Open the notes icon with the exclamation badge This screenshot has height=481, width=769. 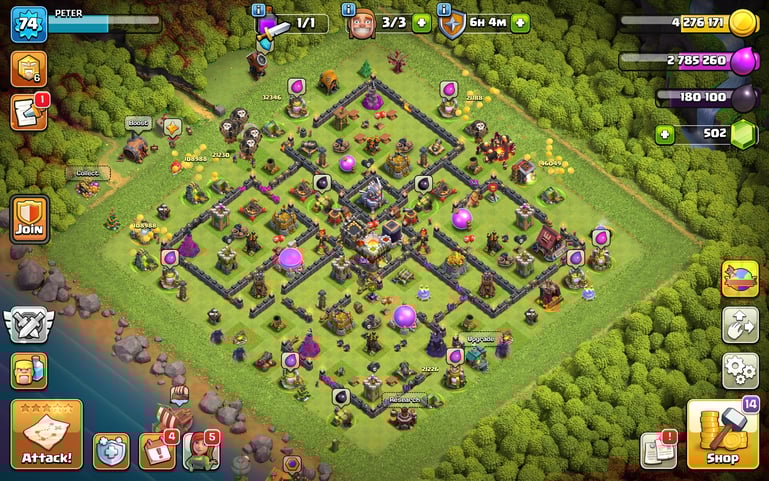click(658, 449)
